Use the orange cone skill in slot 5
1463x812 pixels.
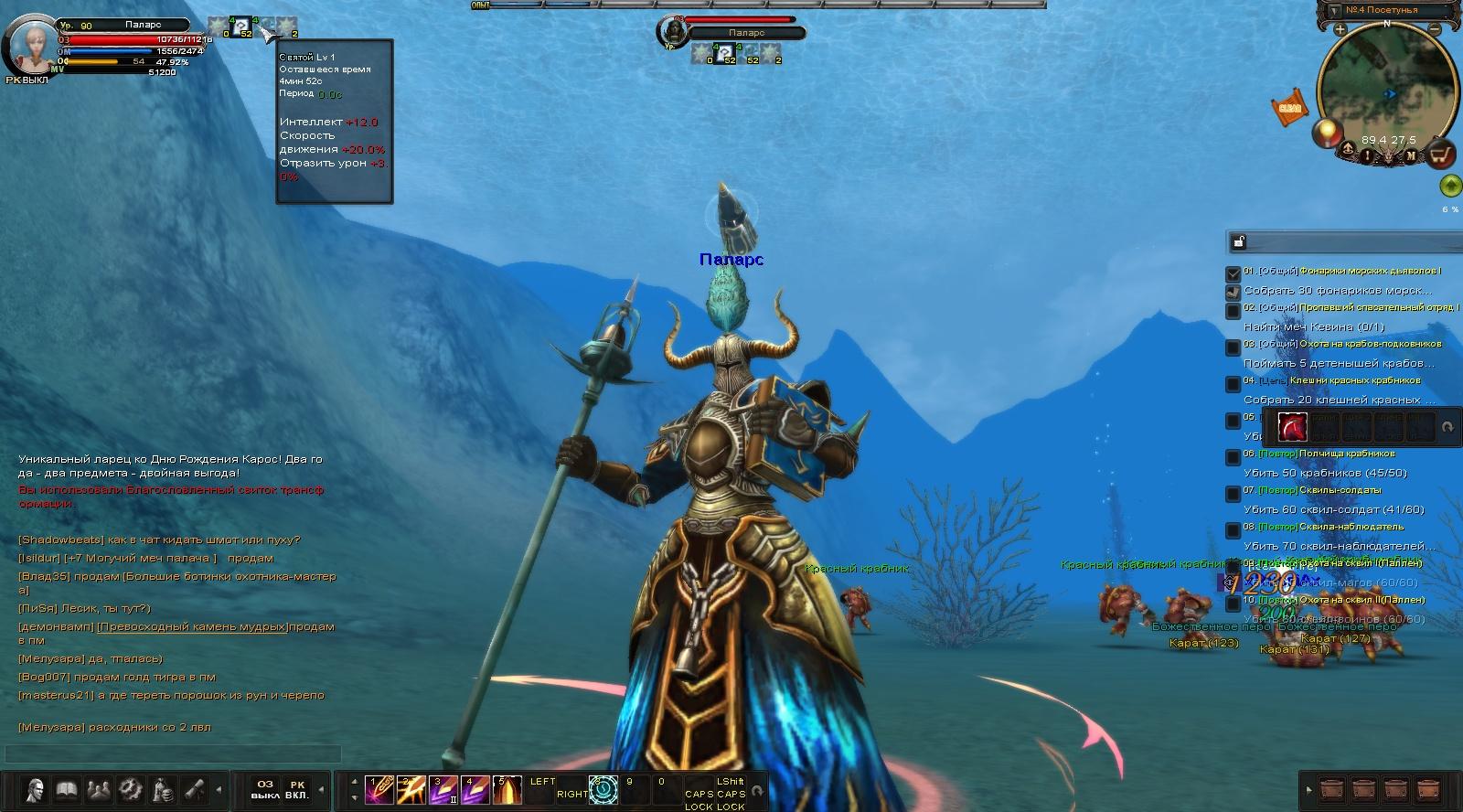click(x=507, y=789)
